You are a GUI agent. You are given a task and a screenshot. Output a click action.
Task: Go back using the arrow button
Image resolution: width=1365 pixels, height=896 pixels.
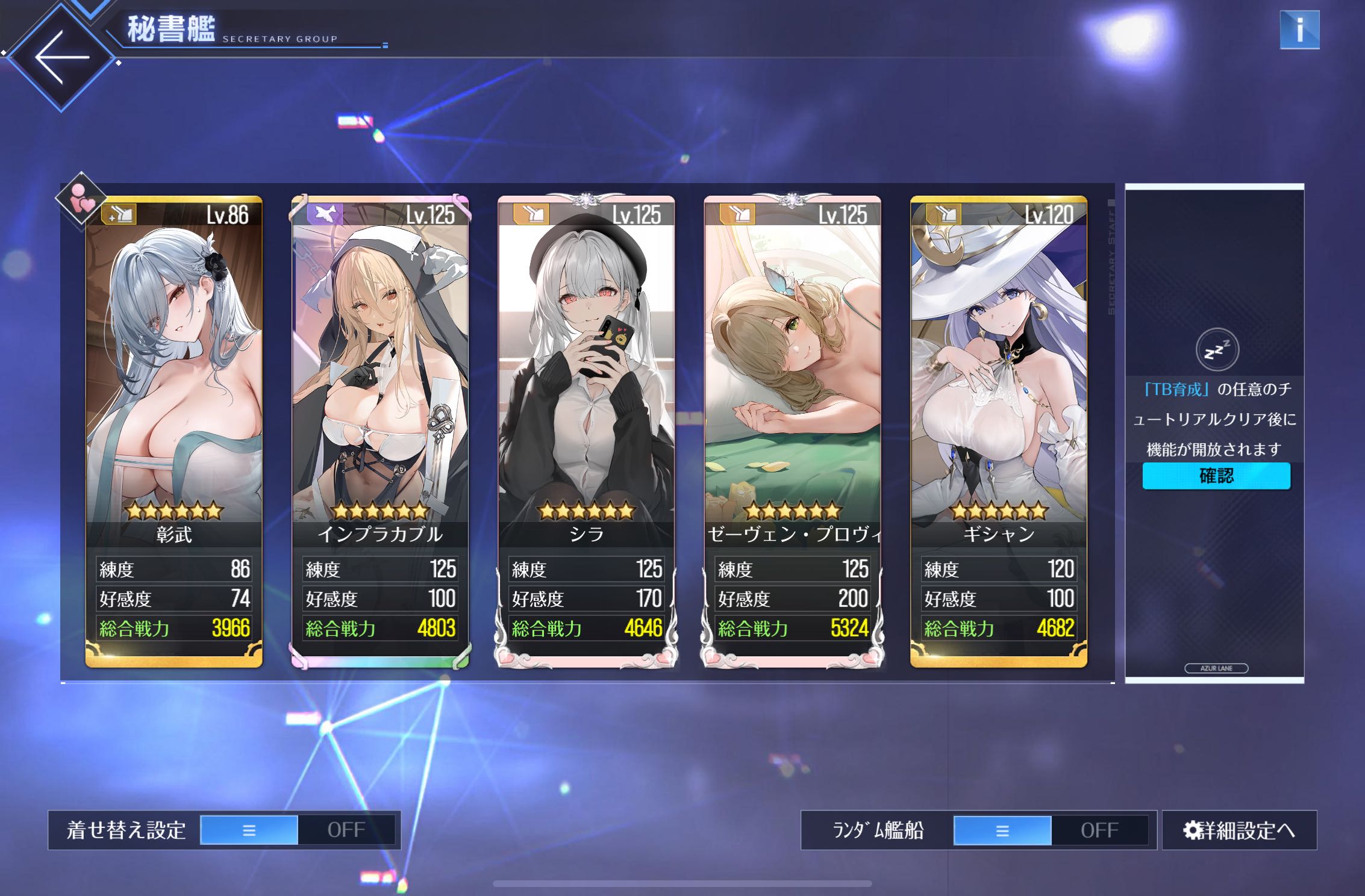click(x=61, y=58)
